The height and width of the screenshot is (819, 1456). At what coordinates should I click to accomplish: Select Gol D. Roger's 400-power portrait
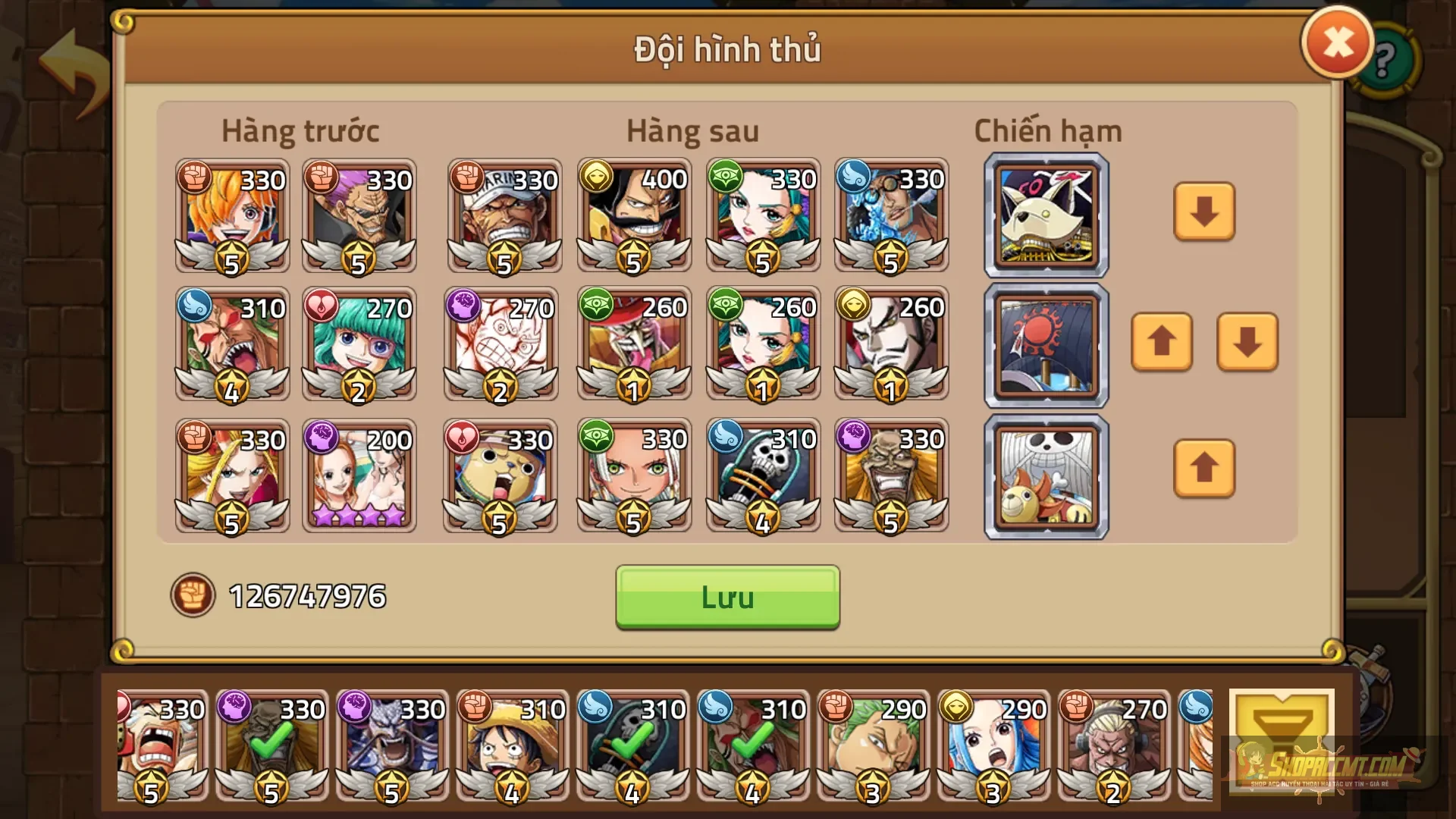pos(634,216)
